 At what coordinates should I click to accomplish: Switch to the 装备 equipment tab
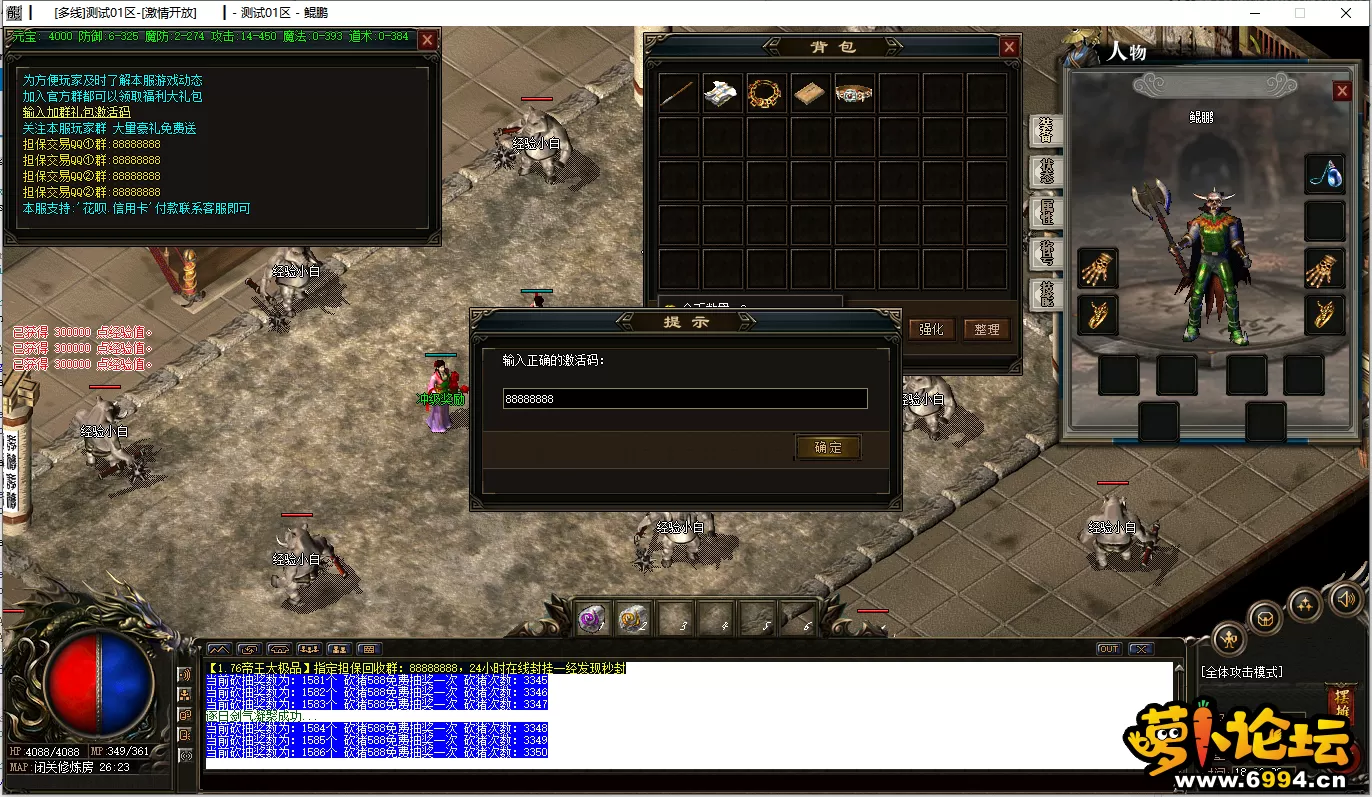click(1045, 130)
